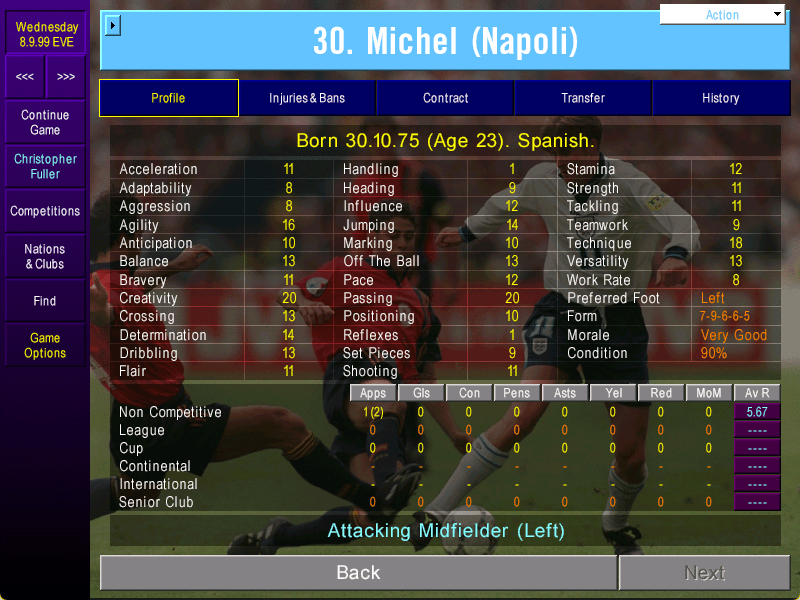The image size is (800, 600).
Task: Click Continue Game in the sidebar
Action: 45,123
